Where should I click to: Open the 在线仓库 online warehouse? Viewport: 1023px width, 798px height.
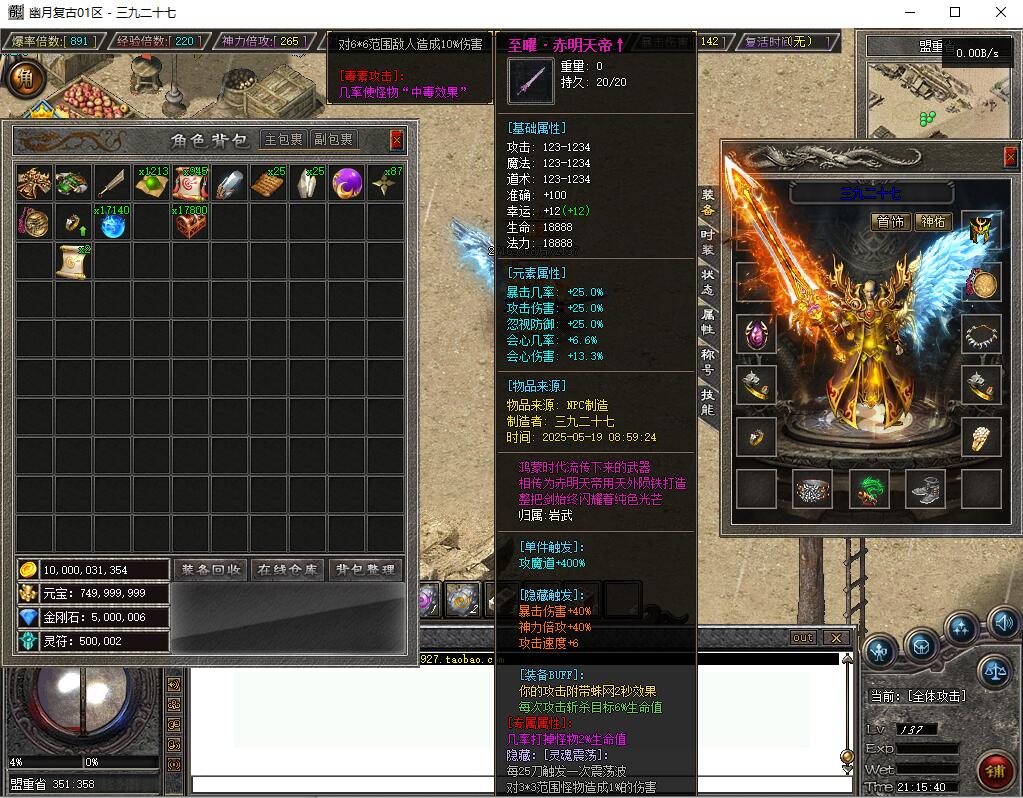coord(287,570)
